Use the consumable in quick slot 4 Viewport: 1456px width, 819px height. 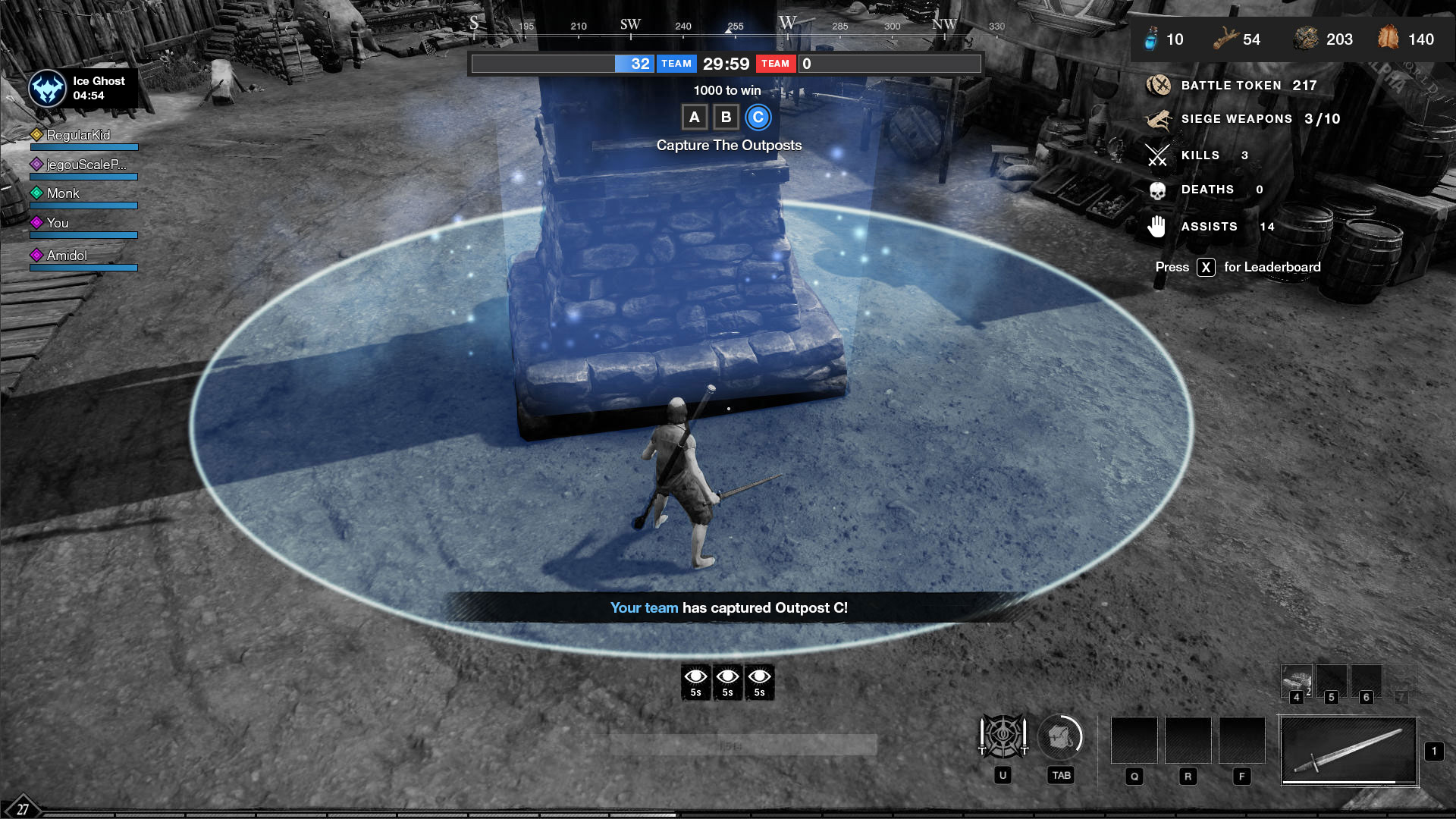pos(1297,679)
